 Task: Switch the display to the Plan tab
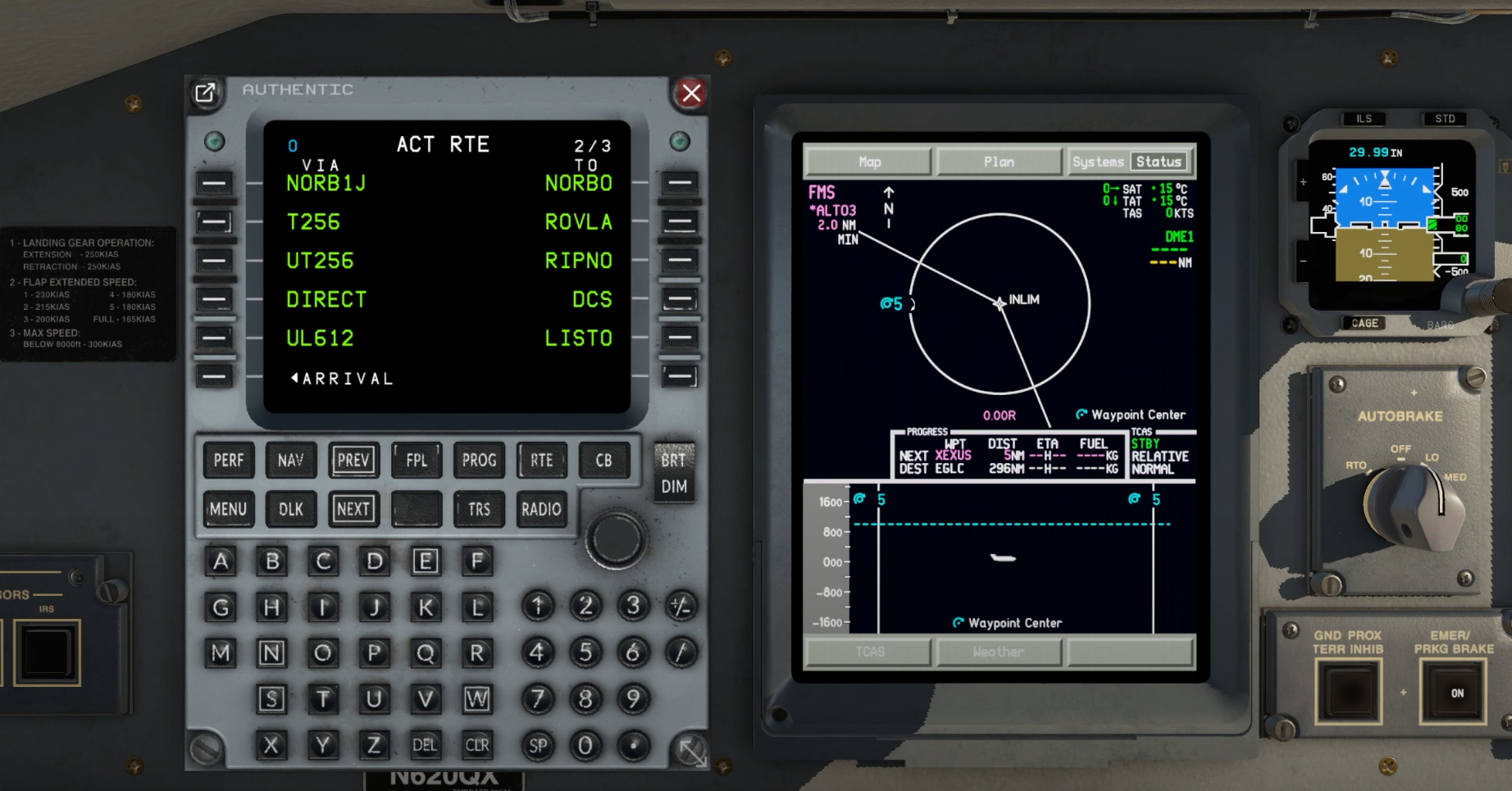tap(999, 161)
